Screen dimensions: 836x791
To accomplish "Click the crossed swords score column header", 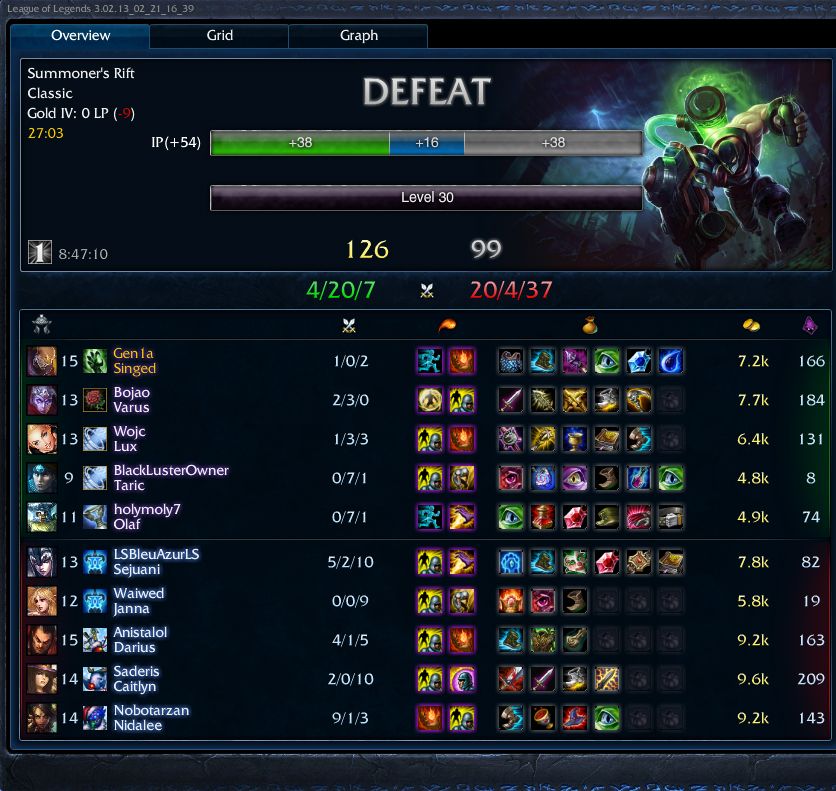I will [350, 324].
